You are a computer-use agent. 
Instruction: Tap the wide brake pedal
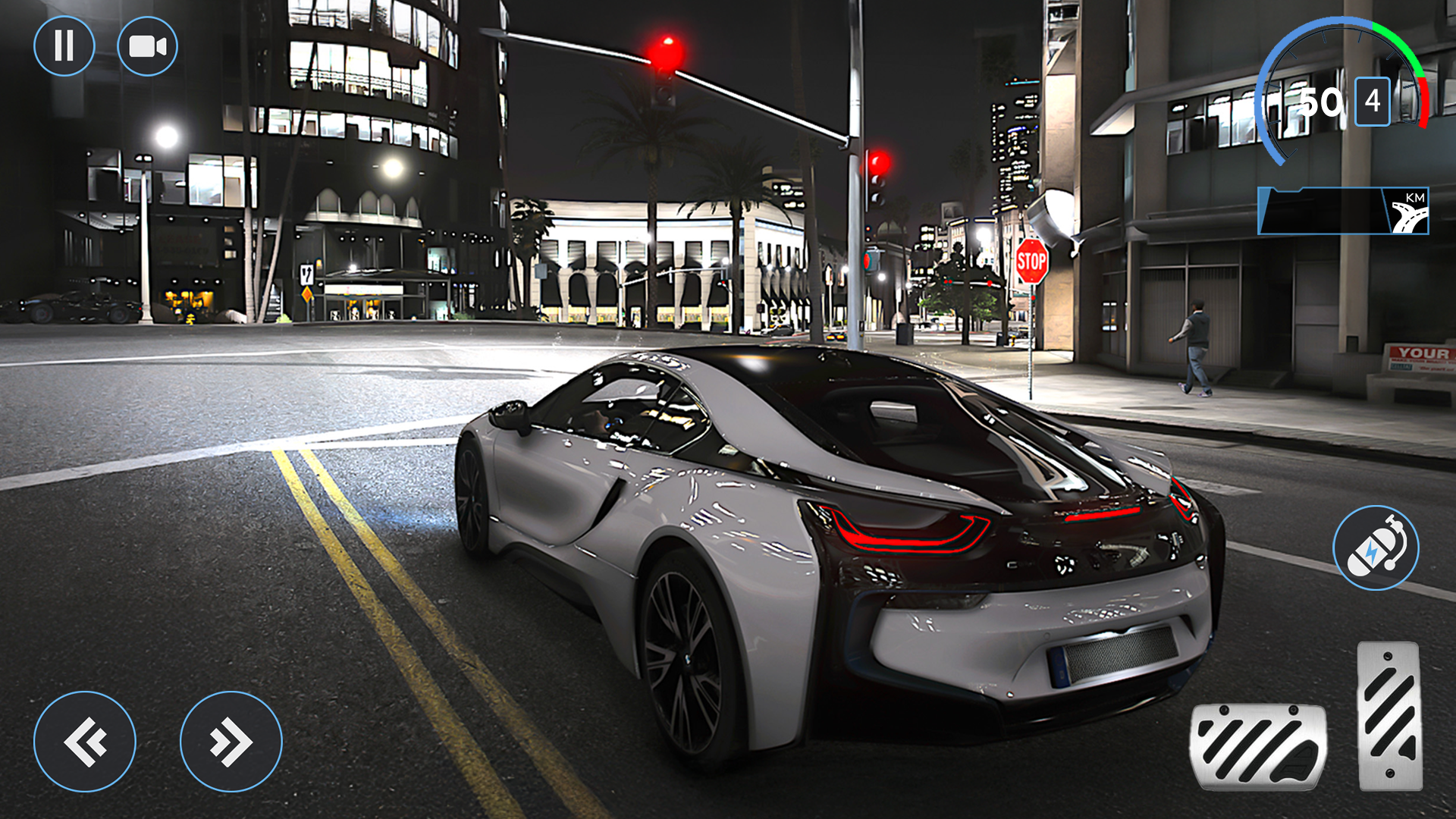1259,747
